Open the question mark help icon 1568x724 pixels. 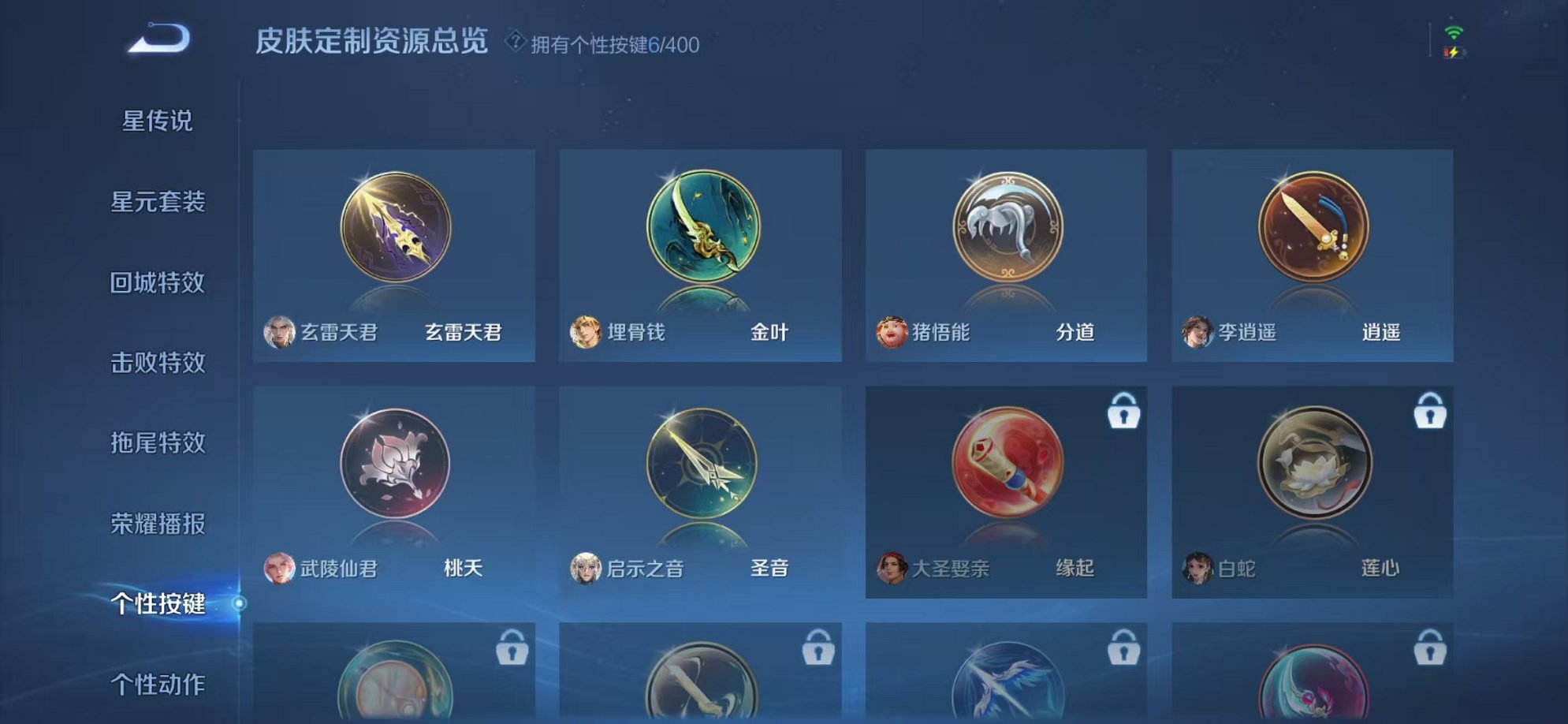pos(517,39)
